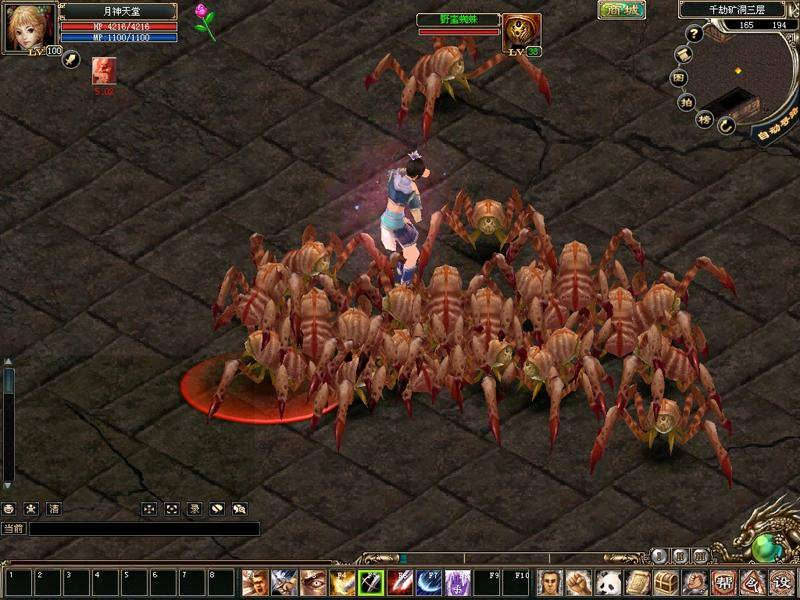Click the targeted spider enemy portrait
This screenshot has height=600, width=800.
tap(517, 32)
